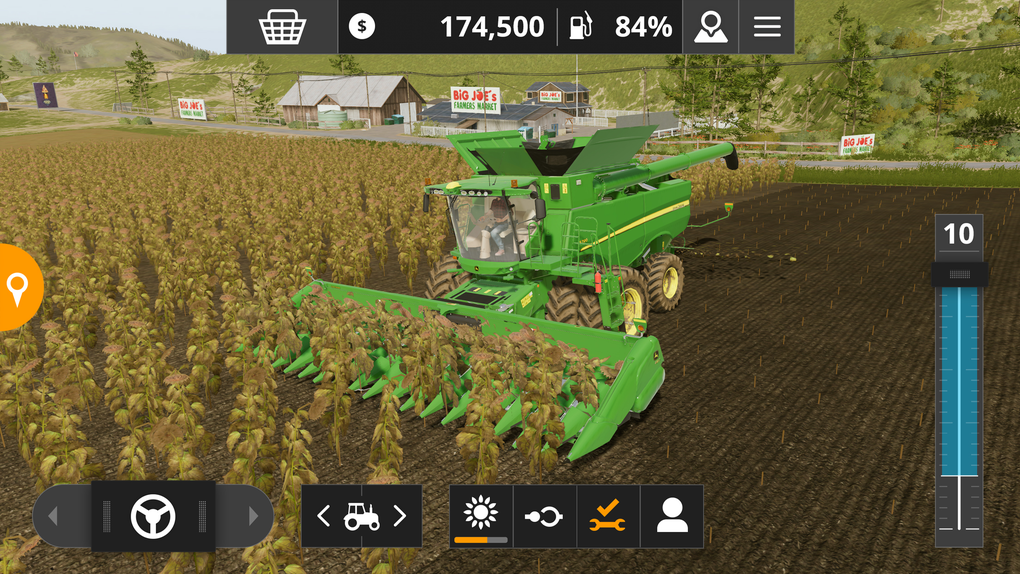
Task: Tap the orange map pin tab
Action: point(18,288)
